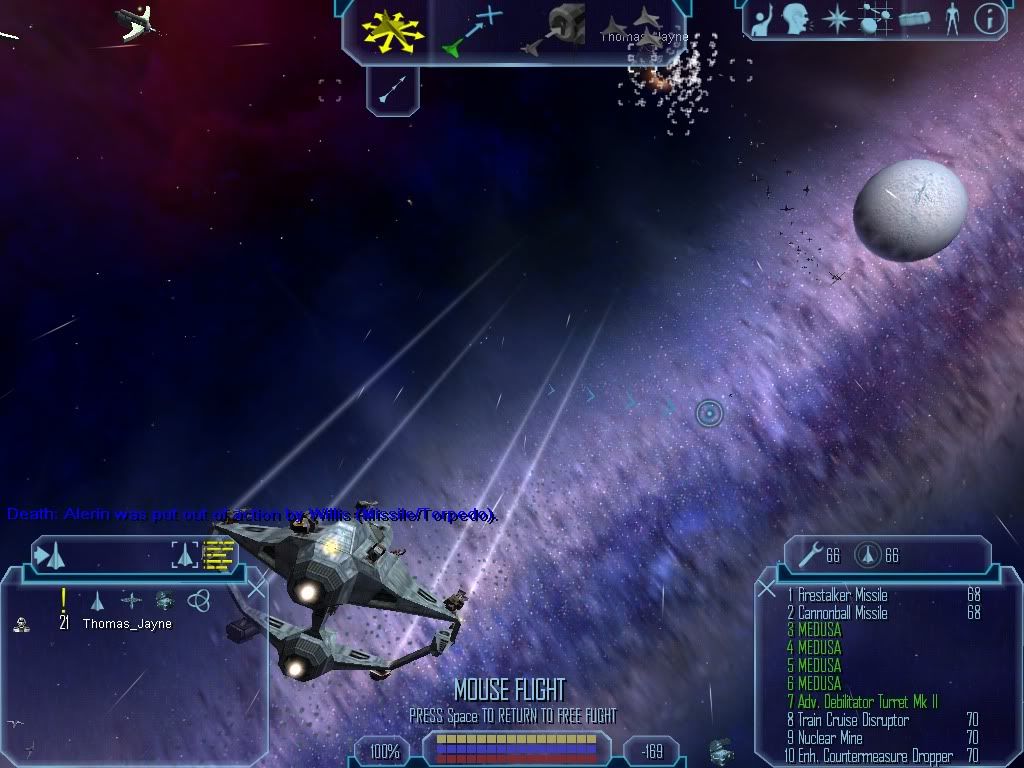This screenshot has width=1024, height=768.
Task: Open the standing figure reputation icon
Action: pos(951,19)
